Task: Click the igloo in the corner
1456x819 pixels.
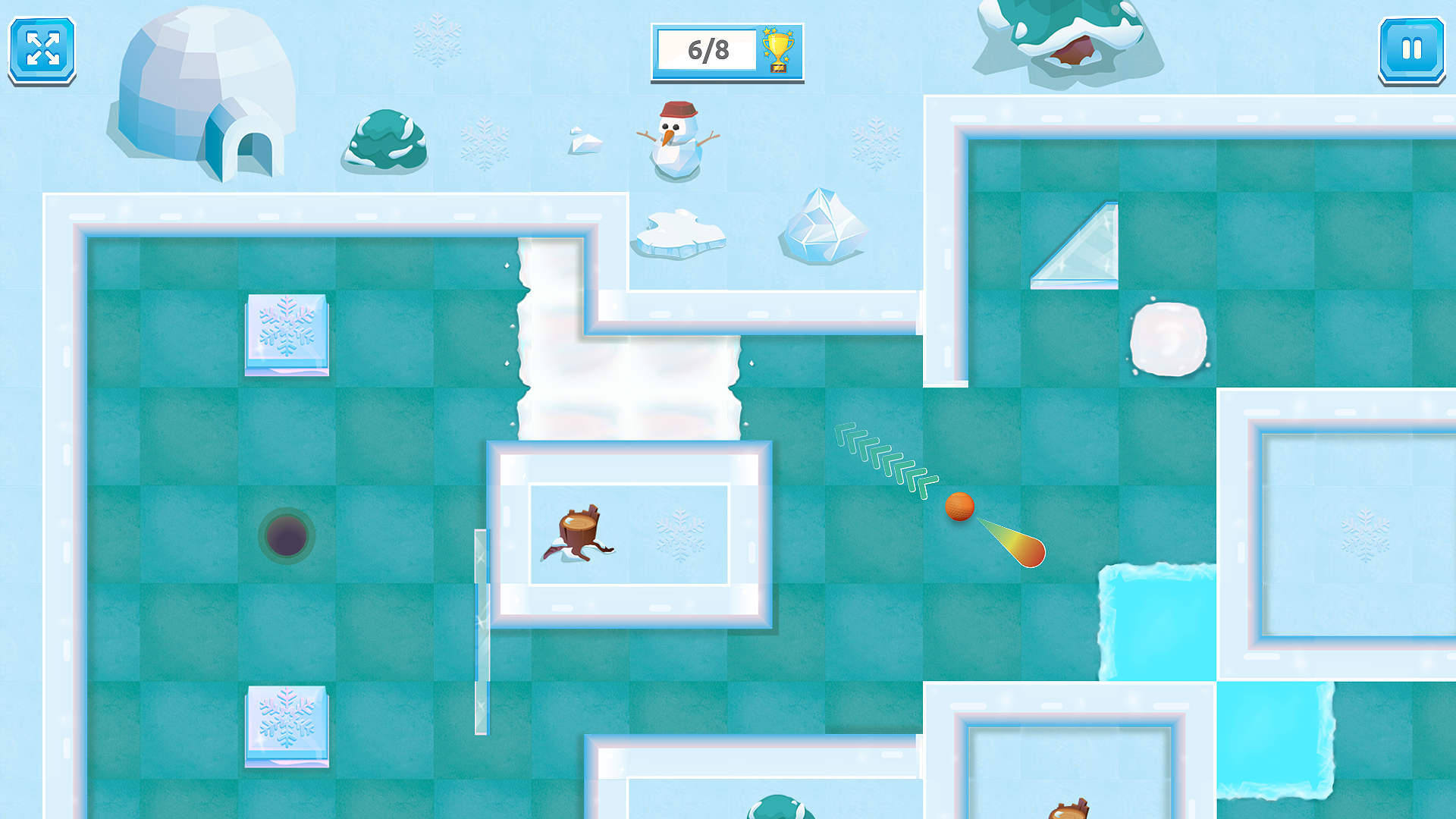Action: [x=205, y=91]
